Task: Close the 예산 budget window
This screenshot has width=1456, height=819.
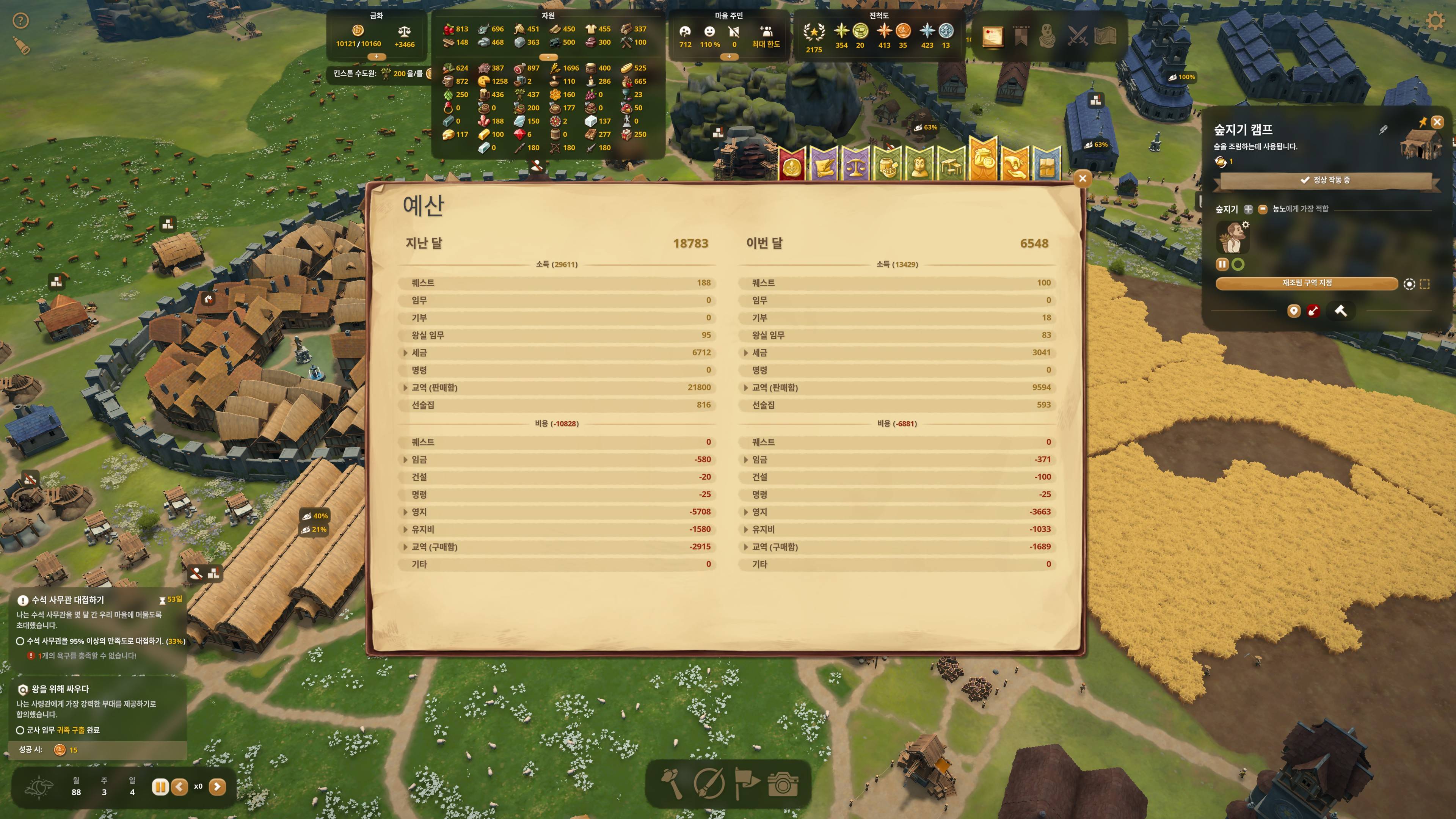Action: click(x=1082, y=179)
